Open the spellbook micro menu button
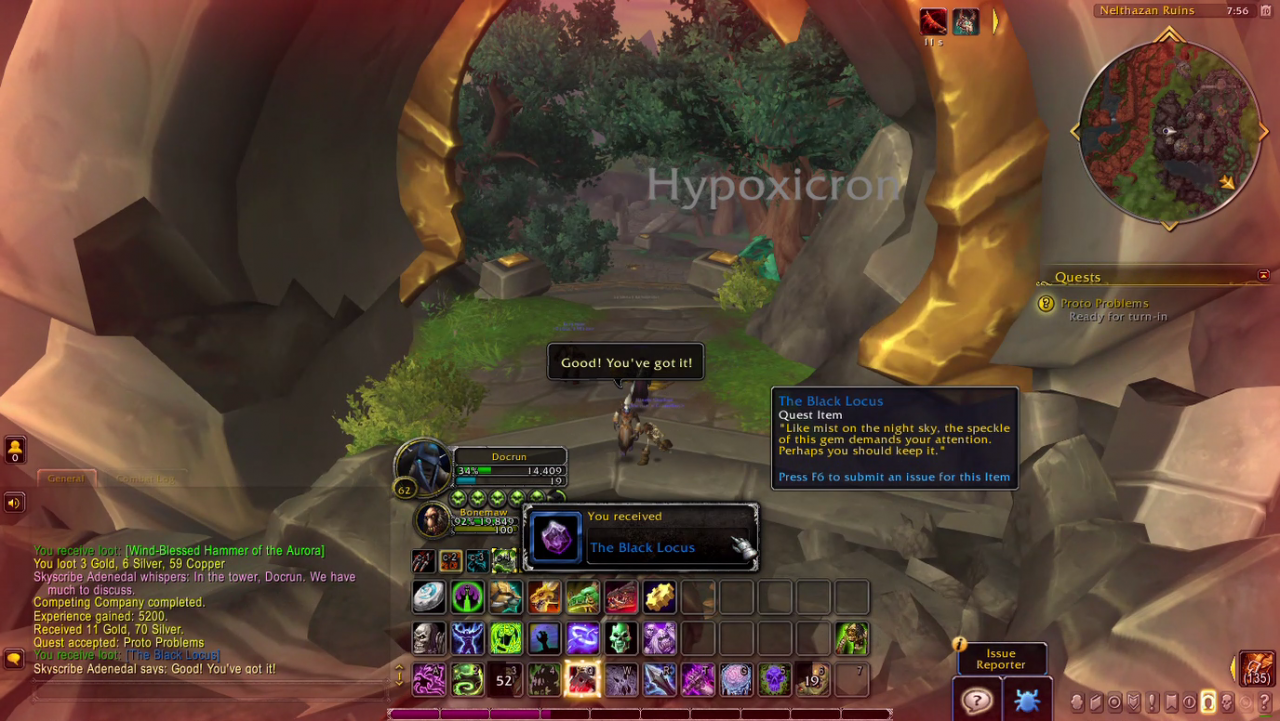 pos(1095,702)
